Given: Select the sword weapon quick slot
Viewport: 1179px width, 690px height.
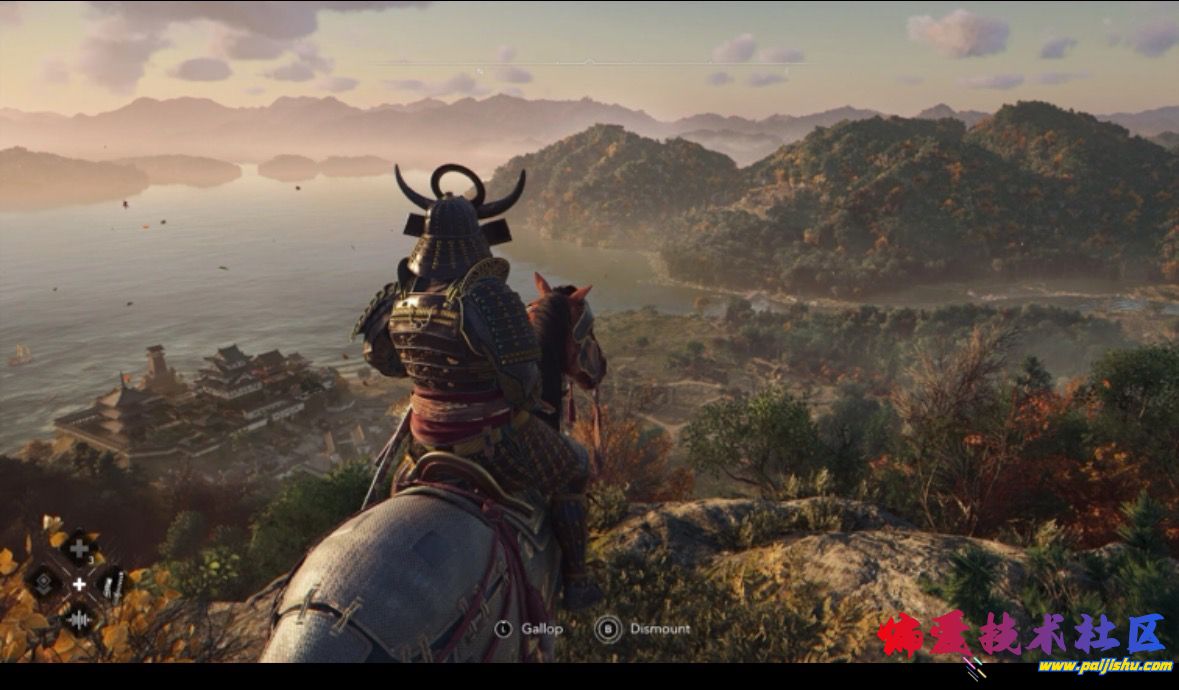Looking at the screenshot, I should (x=112, y=583).
